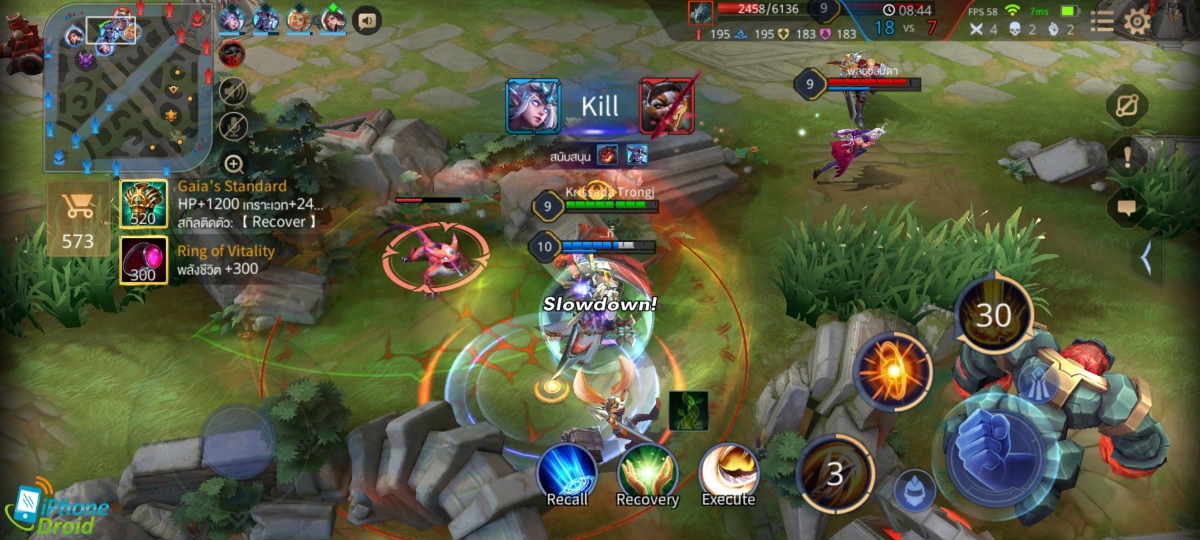Select the ability on 3-second cooldown
Screen dimensions: 1200x540
point(835,473)
